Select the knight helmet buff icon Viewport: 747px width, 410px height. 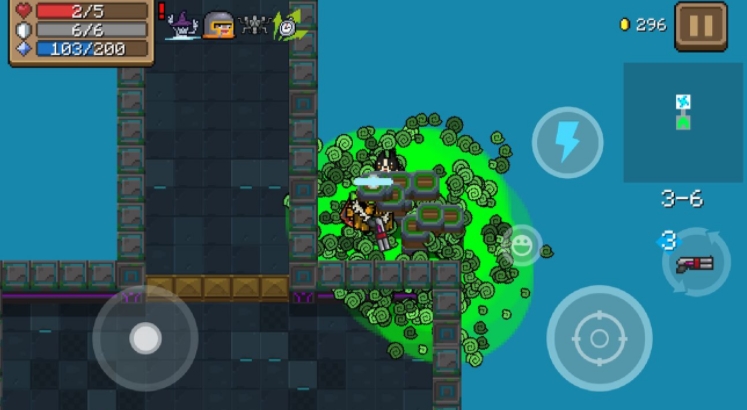tap(218, 24)
